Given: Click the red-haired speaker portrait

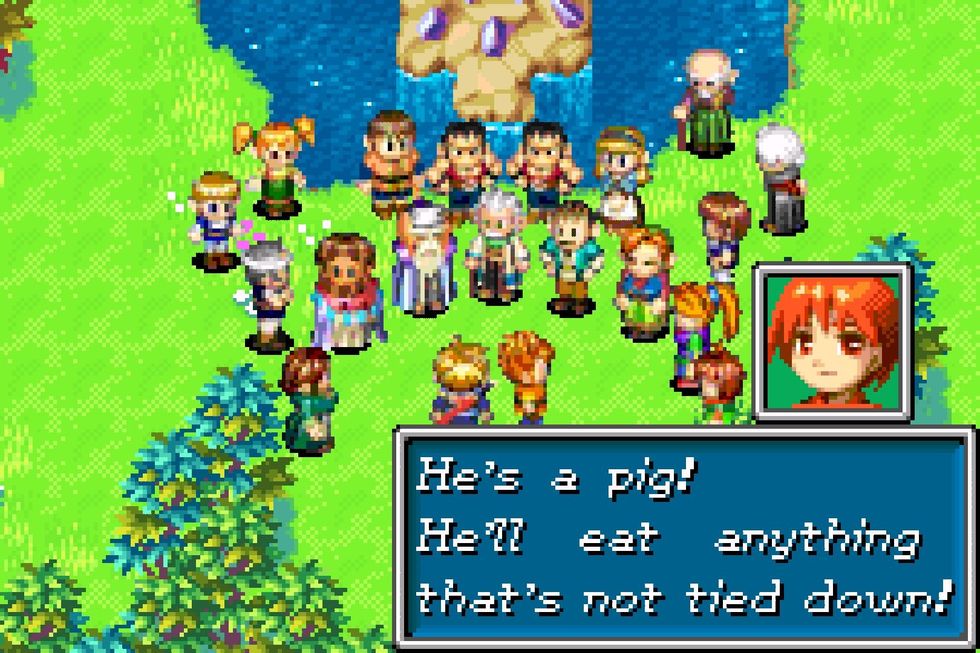Looking at the screenshot, I should (832, 341).
